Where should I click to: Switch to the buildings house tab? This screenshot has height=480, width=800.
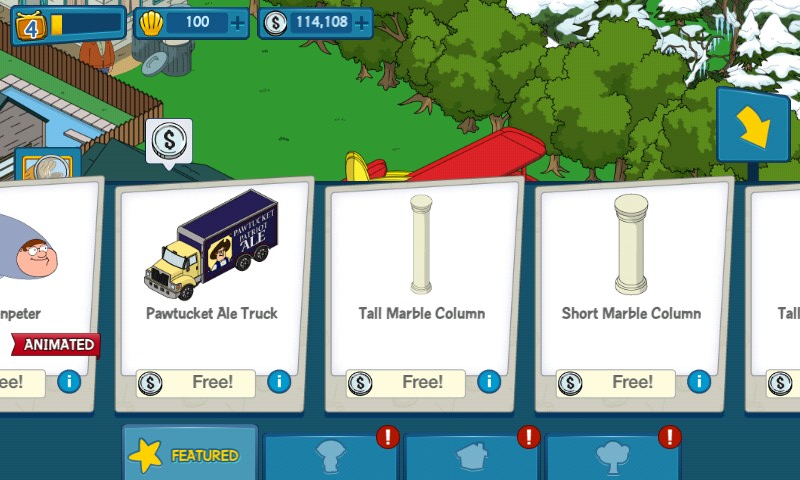472,458
